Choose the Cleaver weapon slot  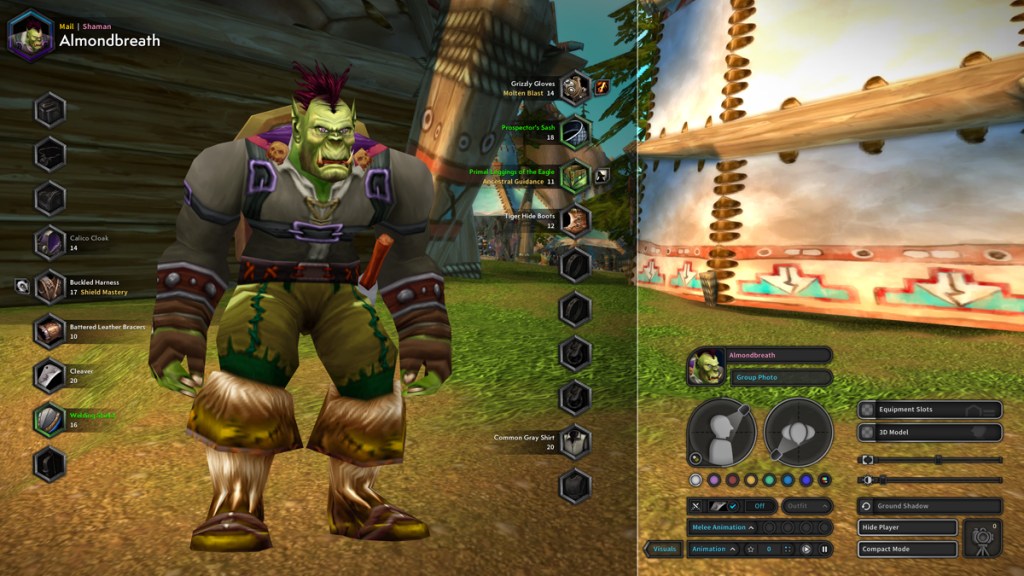click(x=50, y=375)
